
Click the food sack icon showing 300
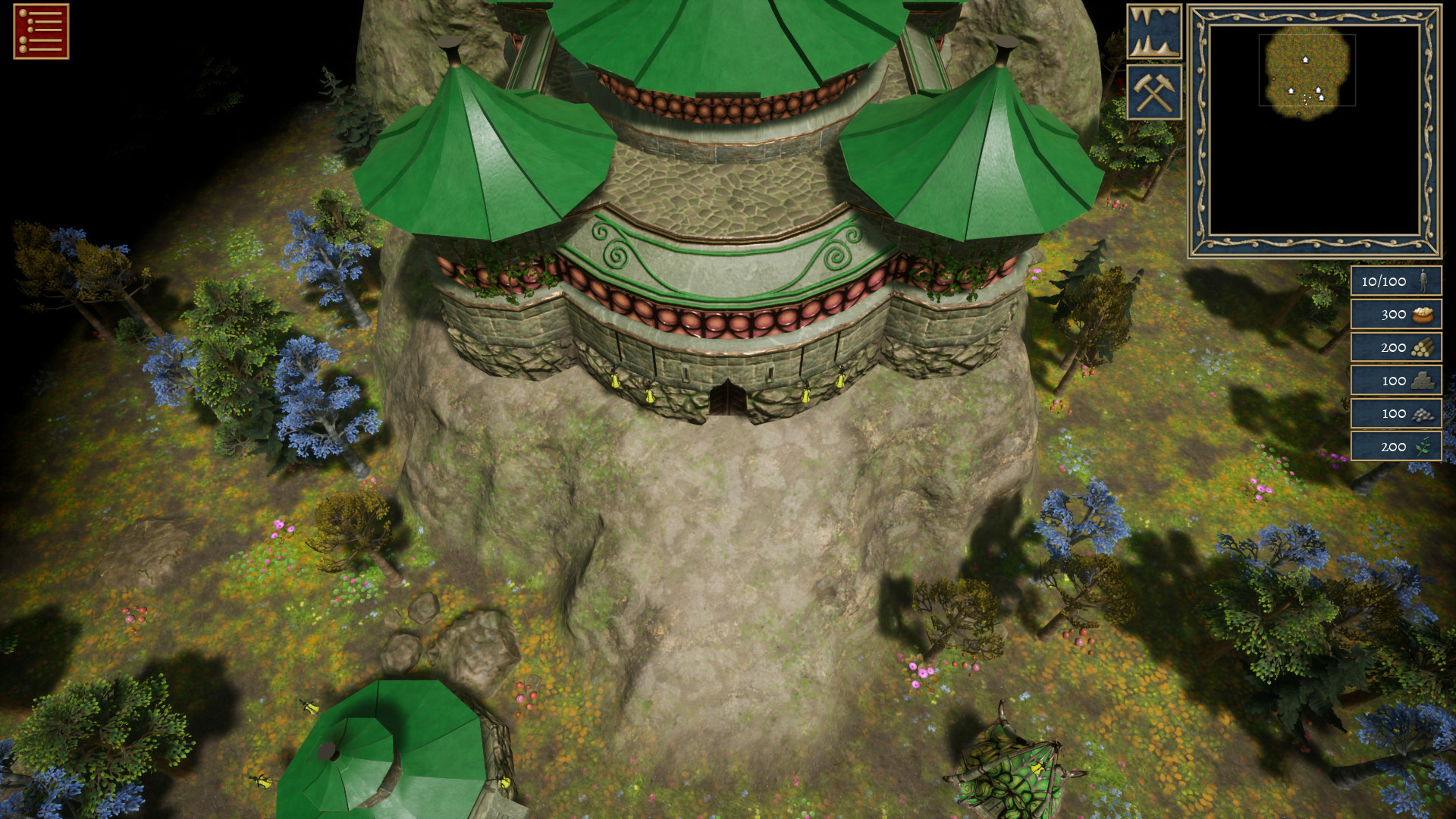[x=1424, y=315]
